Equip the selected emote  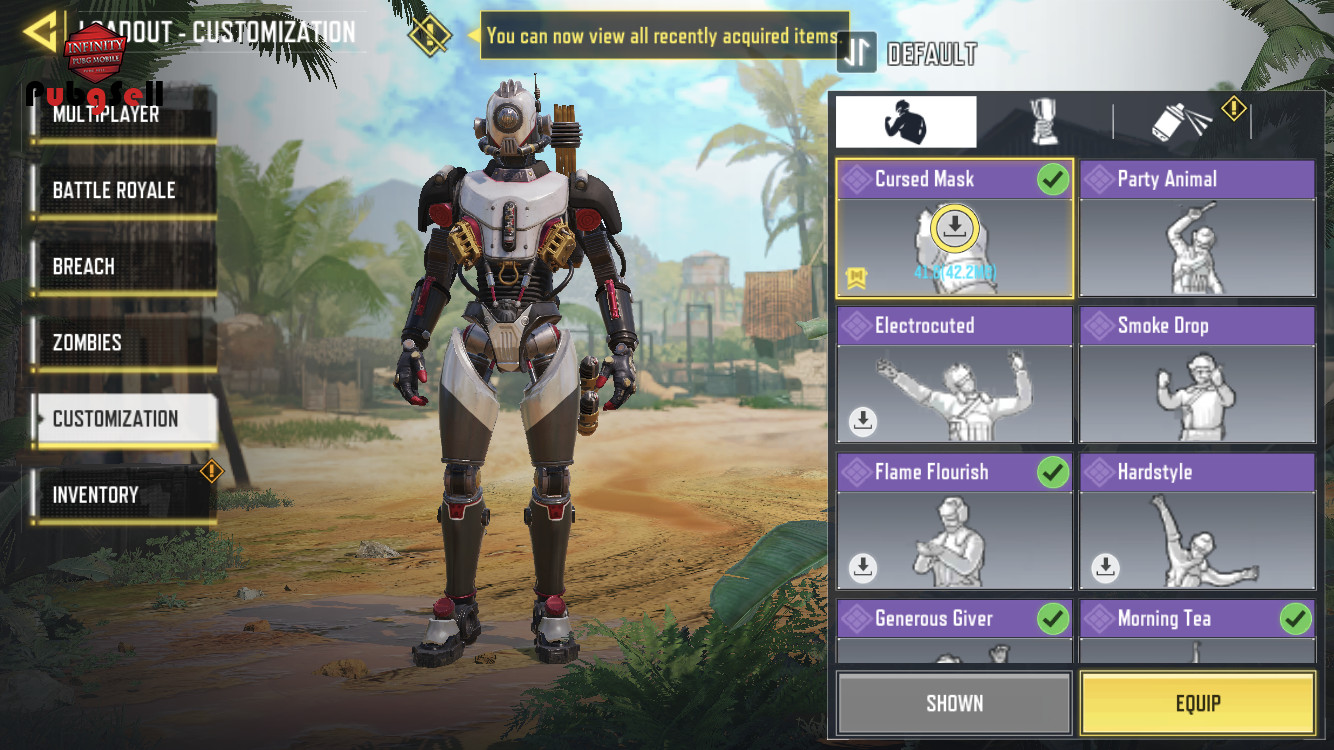click(x=1197, y=704)
